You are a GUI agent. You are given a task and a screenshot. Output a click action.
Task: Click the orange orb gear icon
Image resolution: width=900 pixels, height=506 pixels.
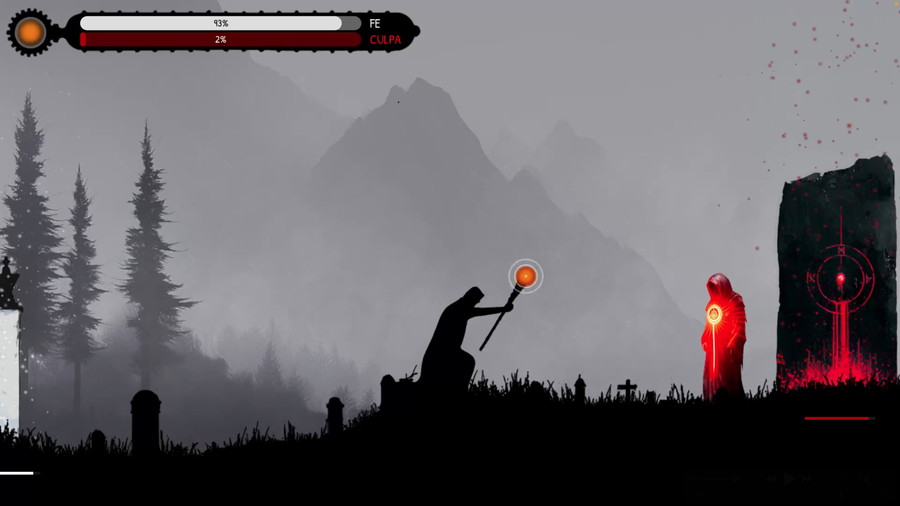(x=30, y=32)
